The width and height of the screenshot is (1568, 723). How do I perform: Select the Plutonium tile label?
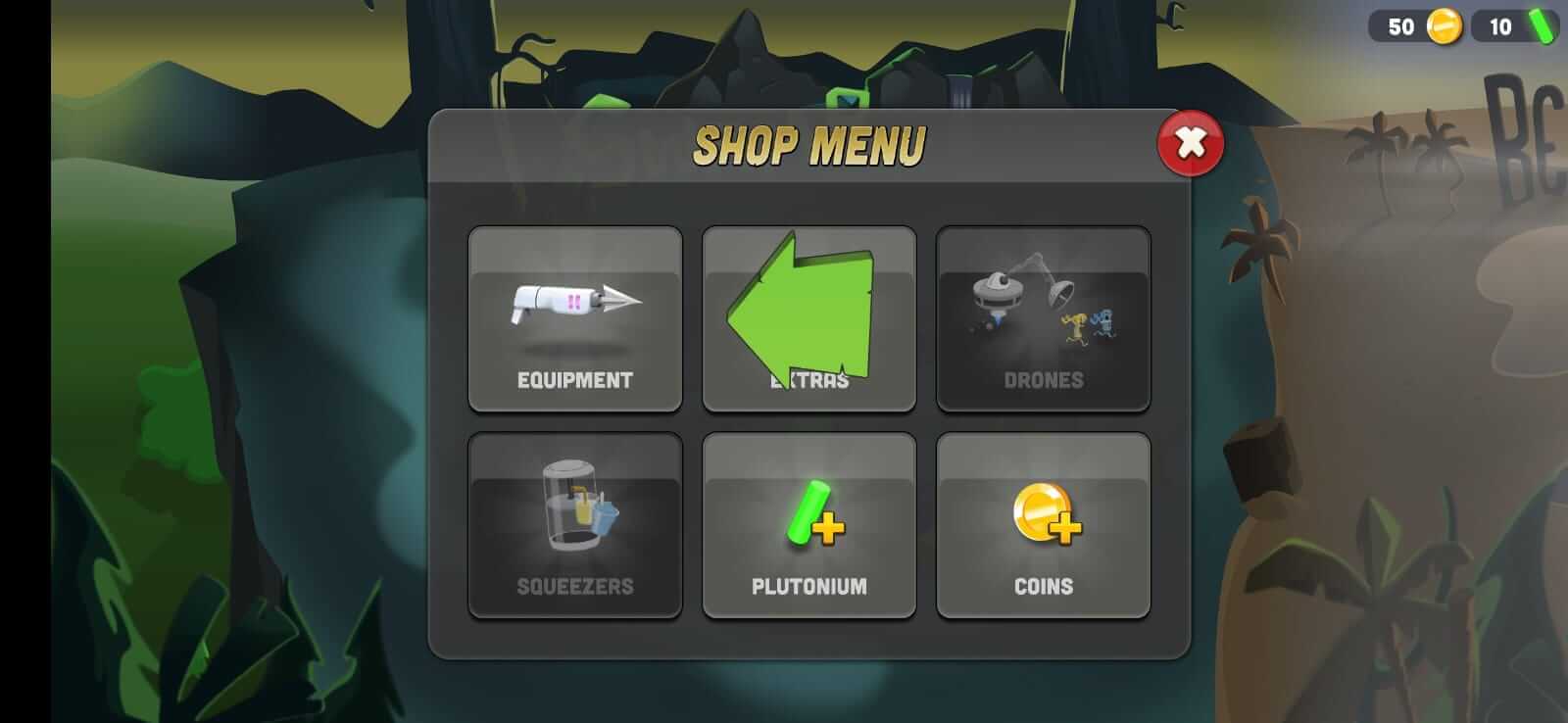pyautogui.click(x=809, y=586)
